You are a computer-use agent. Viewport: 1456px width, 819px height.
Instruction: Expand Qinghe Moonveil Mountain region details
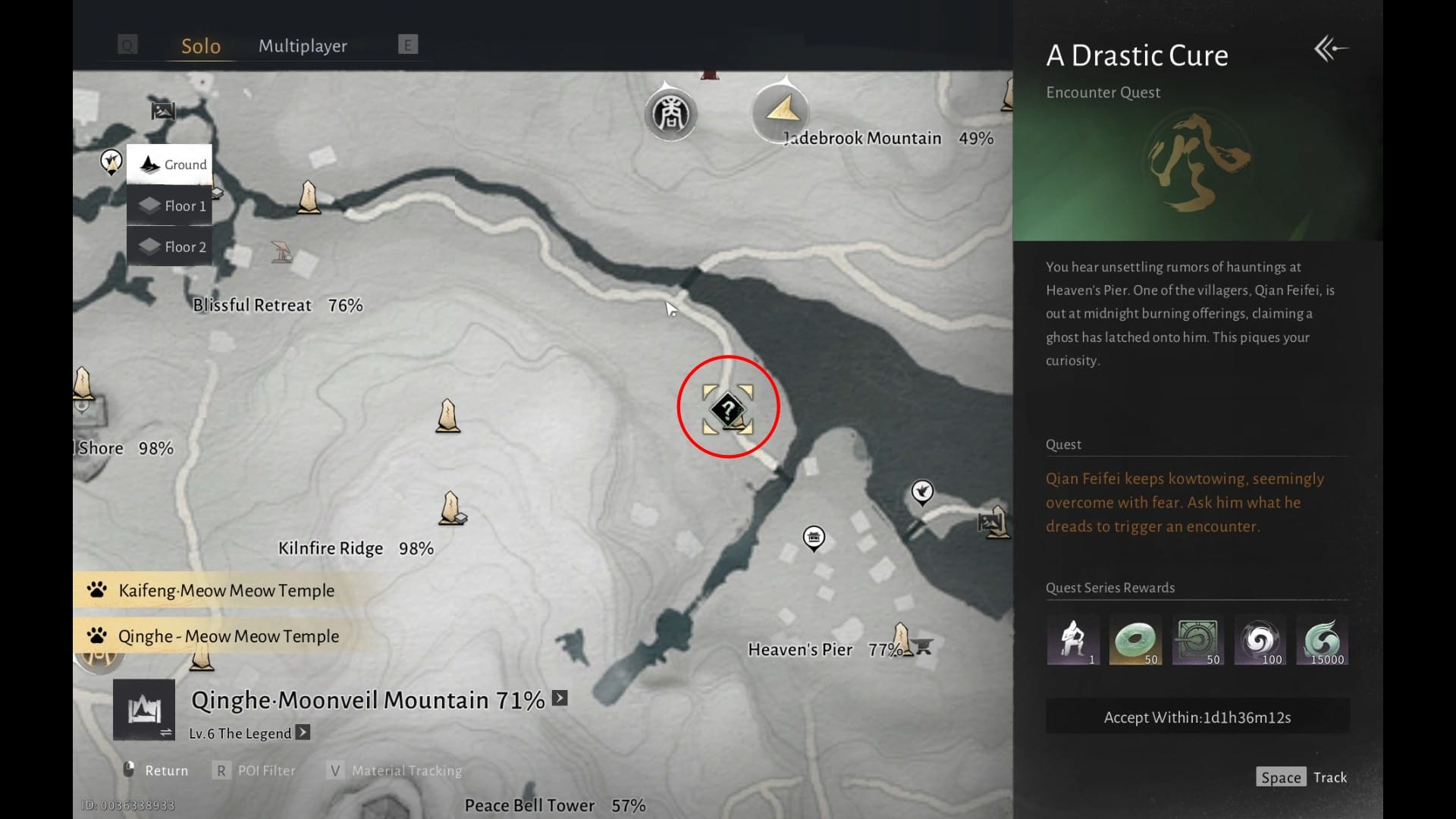[x=560, y=698]
